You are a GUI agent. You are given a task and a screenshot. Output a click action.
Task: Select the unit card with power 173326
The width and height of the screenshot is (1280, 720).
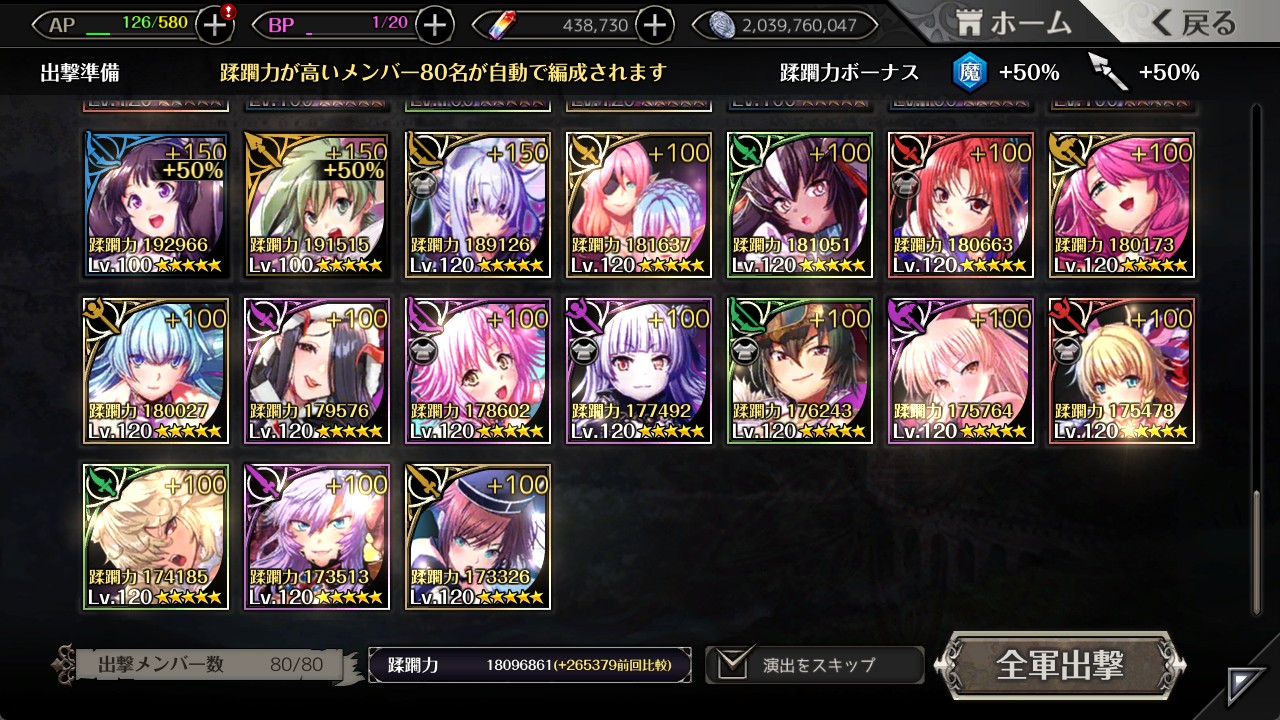[478, 537]
